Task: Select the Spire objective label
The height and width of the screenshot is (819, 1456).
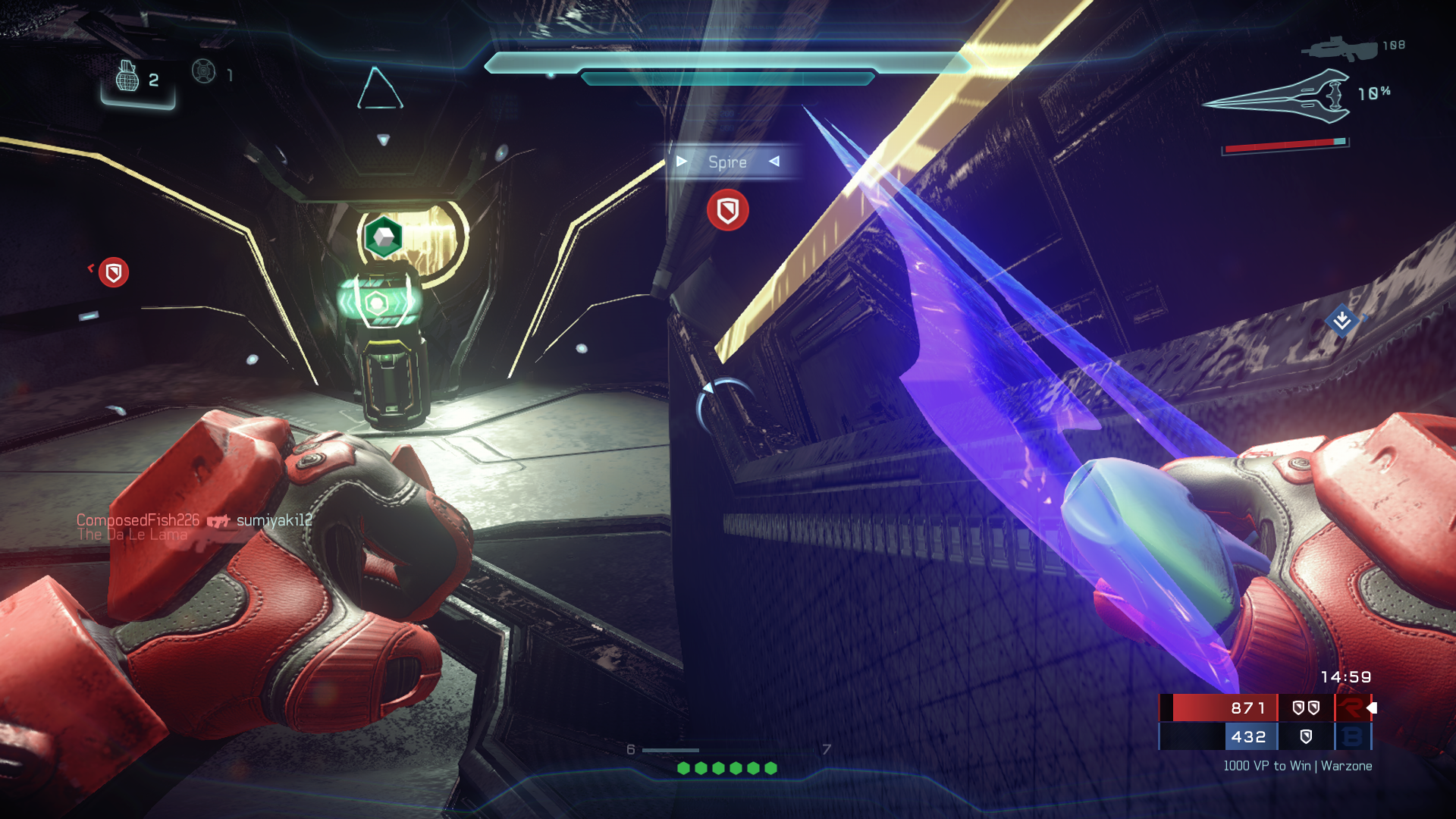Action: coord(727,162)
